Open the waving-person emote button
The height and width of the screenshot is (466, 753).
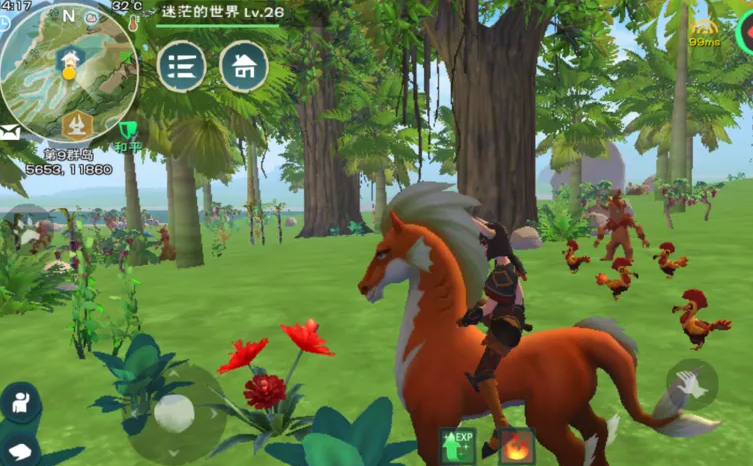click(20, 401)
